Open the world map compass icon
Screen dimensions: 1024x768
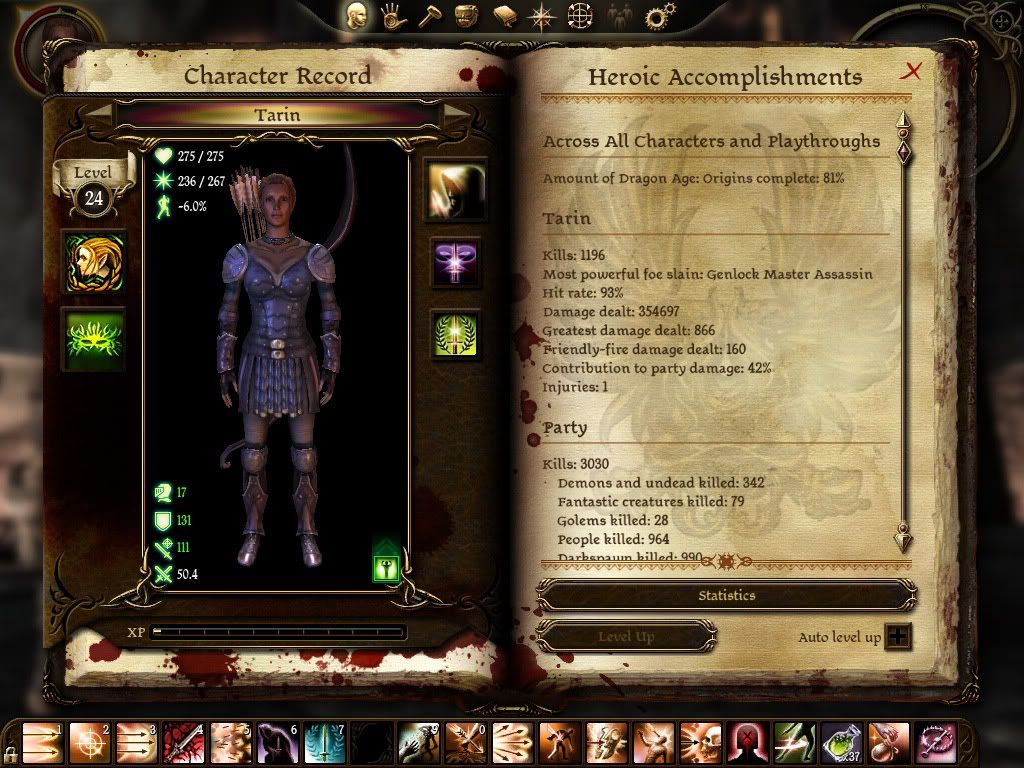coord(542,15)
